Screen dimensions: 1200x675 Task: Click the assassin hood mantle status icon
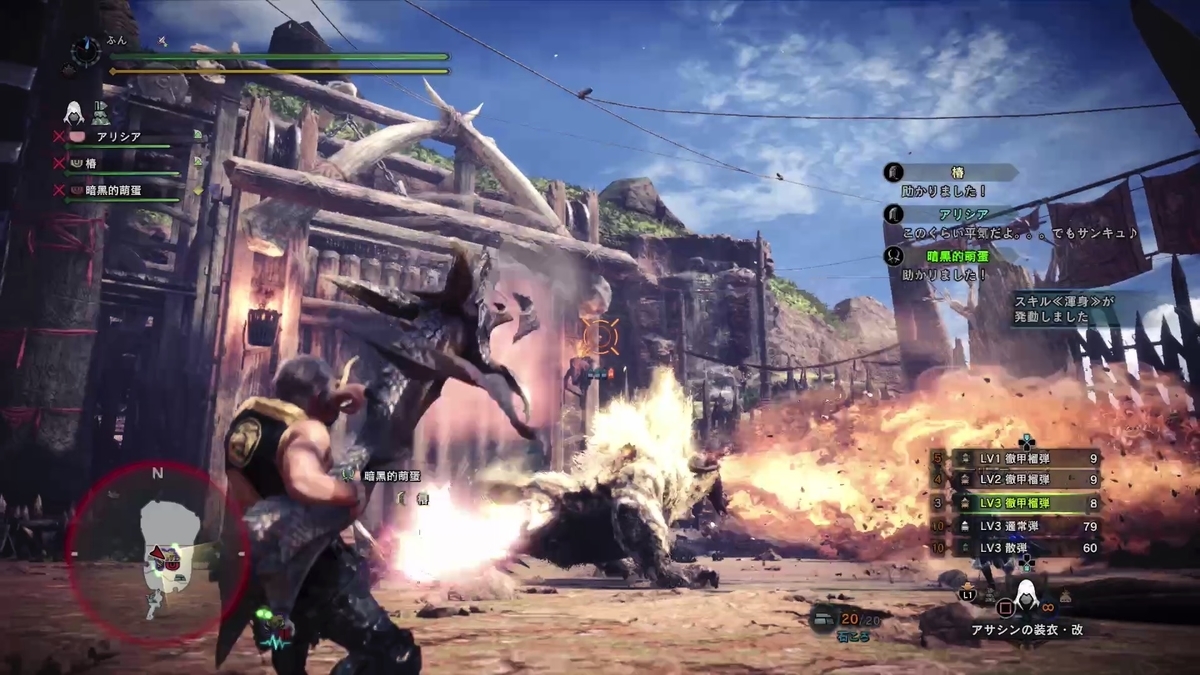74,111
